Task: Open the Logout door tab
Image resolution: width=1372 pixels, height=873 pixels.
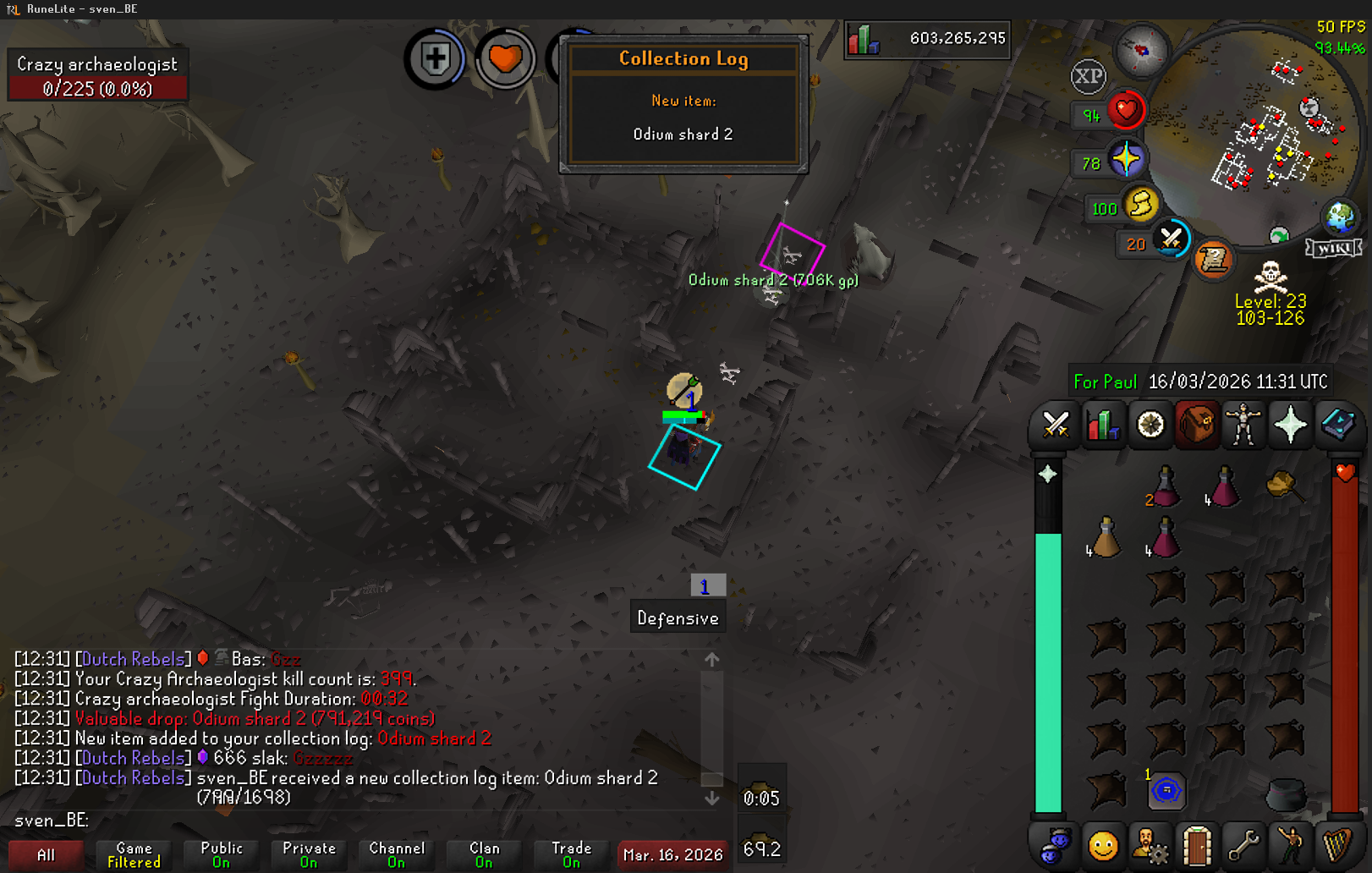Action: click(x=1197, y=845)
